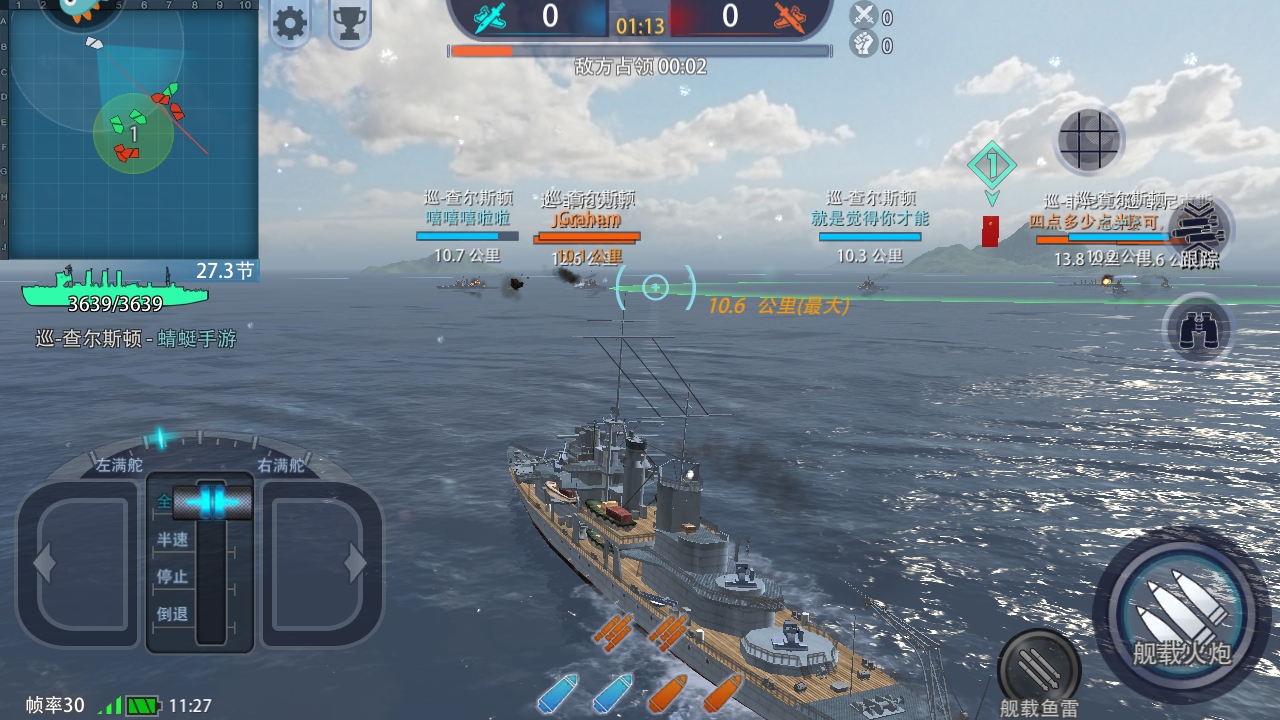Toggle the crosshair aiming mode button

pos(1090,140)
